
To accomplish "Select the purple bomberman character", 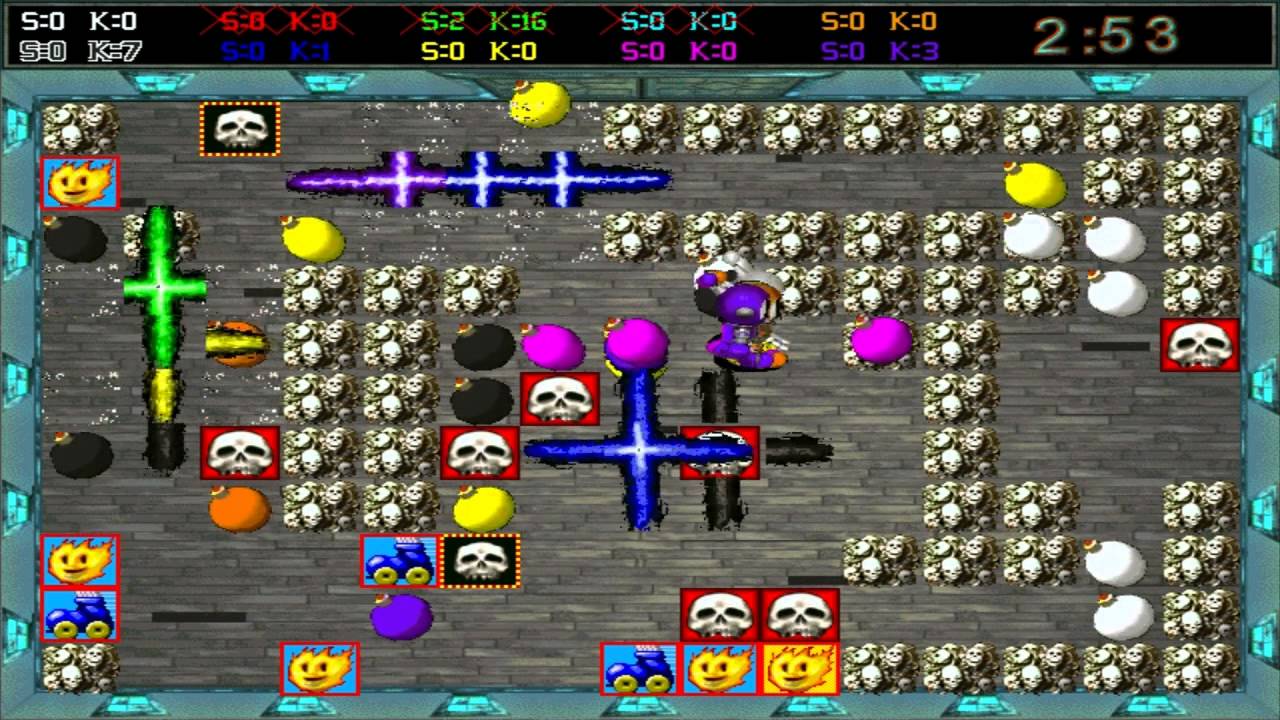I will point(740,310).
